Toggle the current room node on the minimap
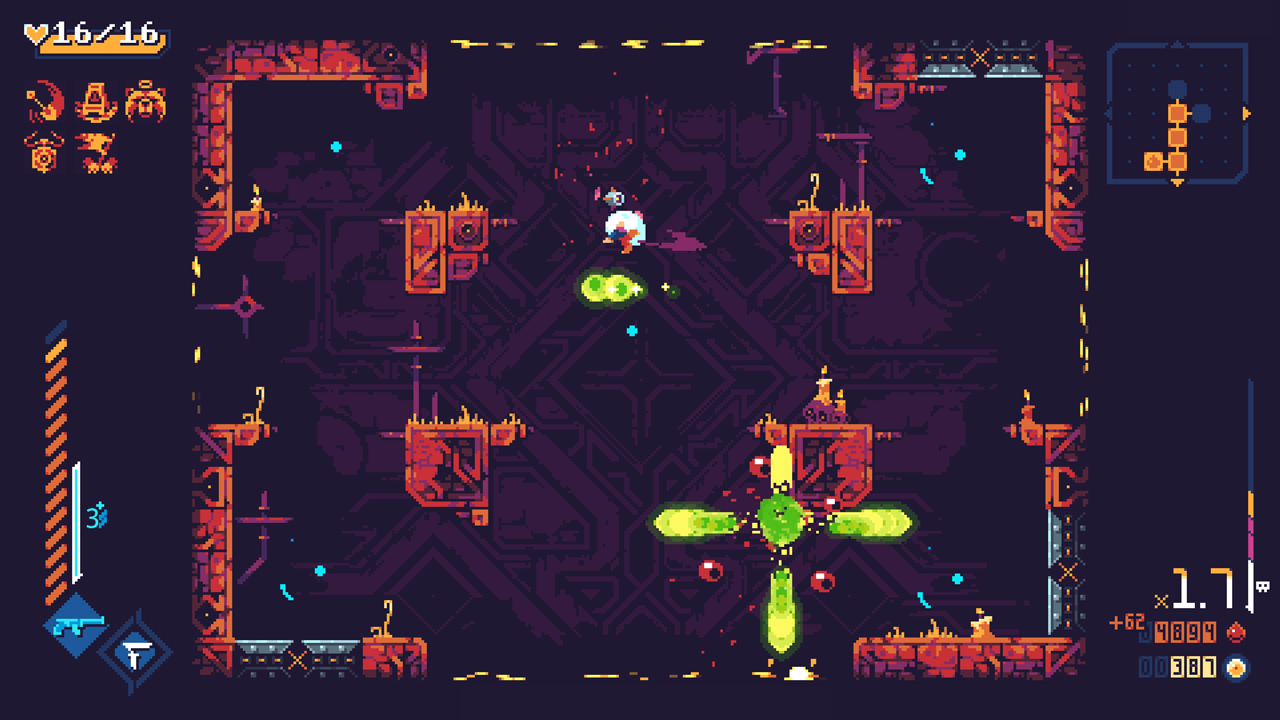The image size is (1280, 720). (x=1178, y=114)
